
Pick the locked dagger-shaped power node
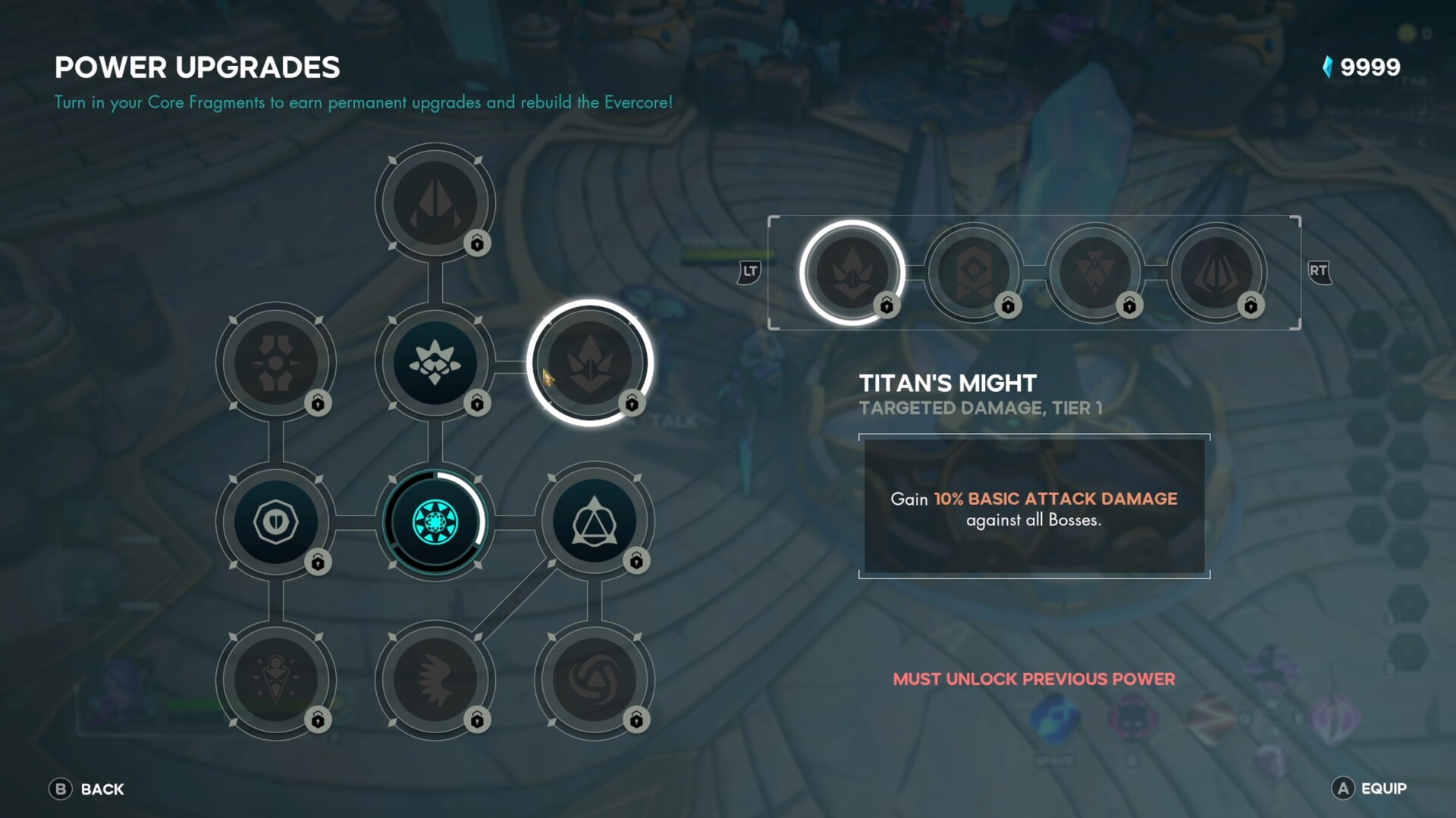[275, 680]
